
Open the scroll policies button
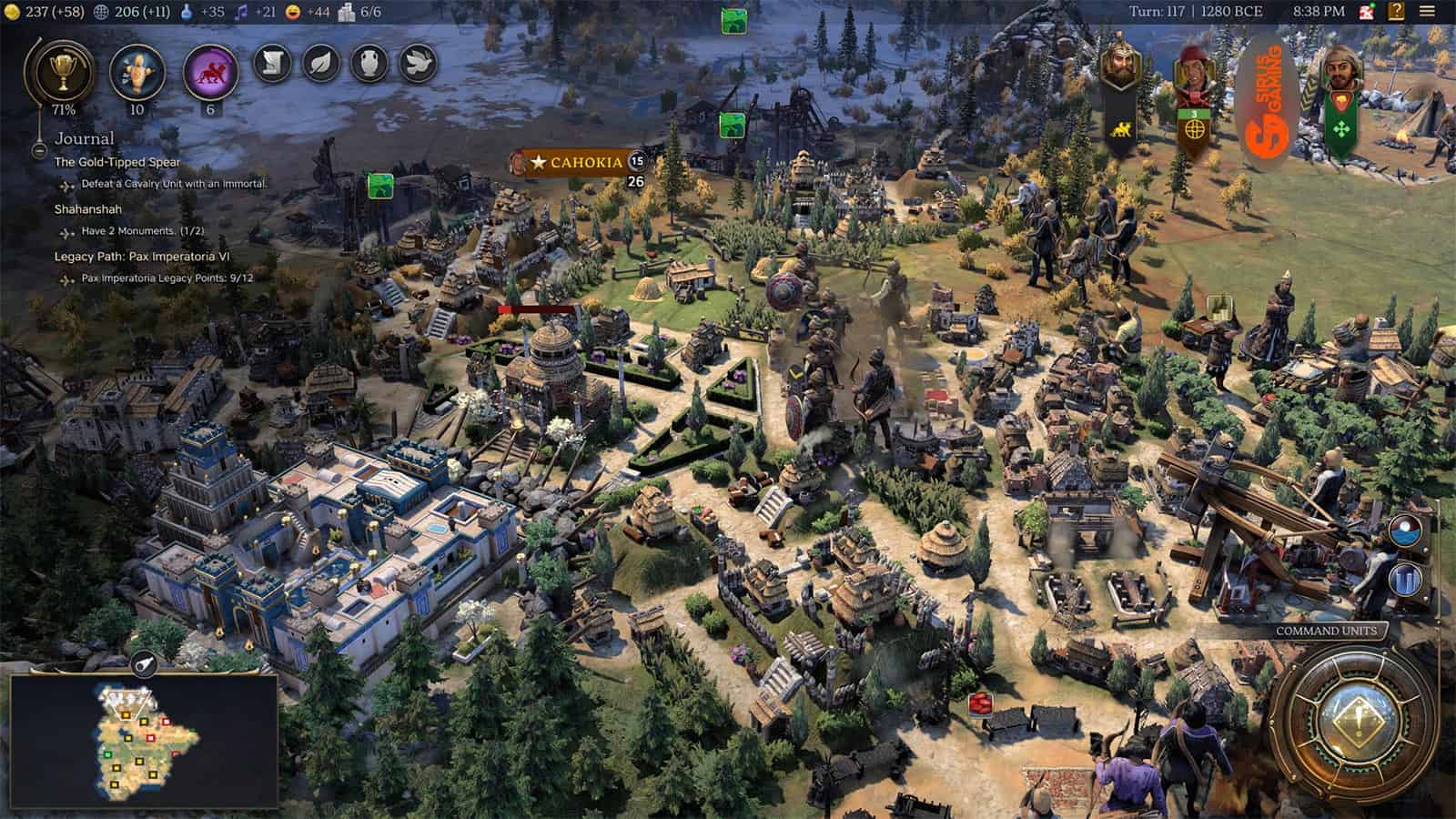coord(271,63)
